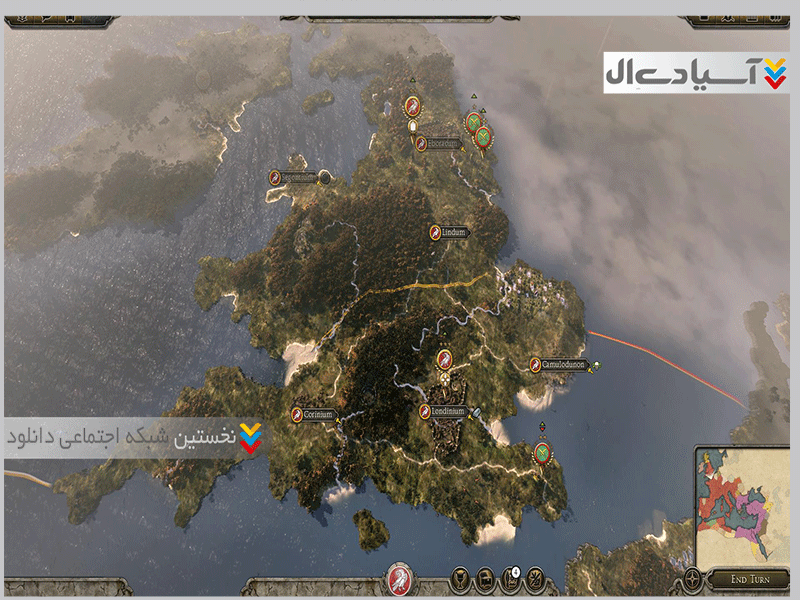Screen dimensions: 800x600
Task: Open the goblet icon panel
Action: [x=461, y=578]
